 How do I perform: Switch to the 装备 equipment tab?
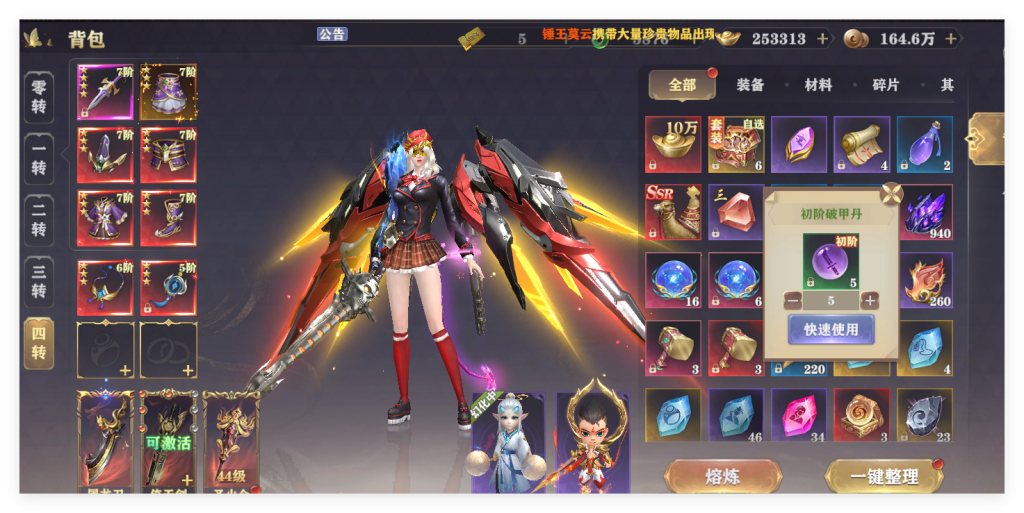[x=750, y=85]
